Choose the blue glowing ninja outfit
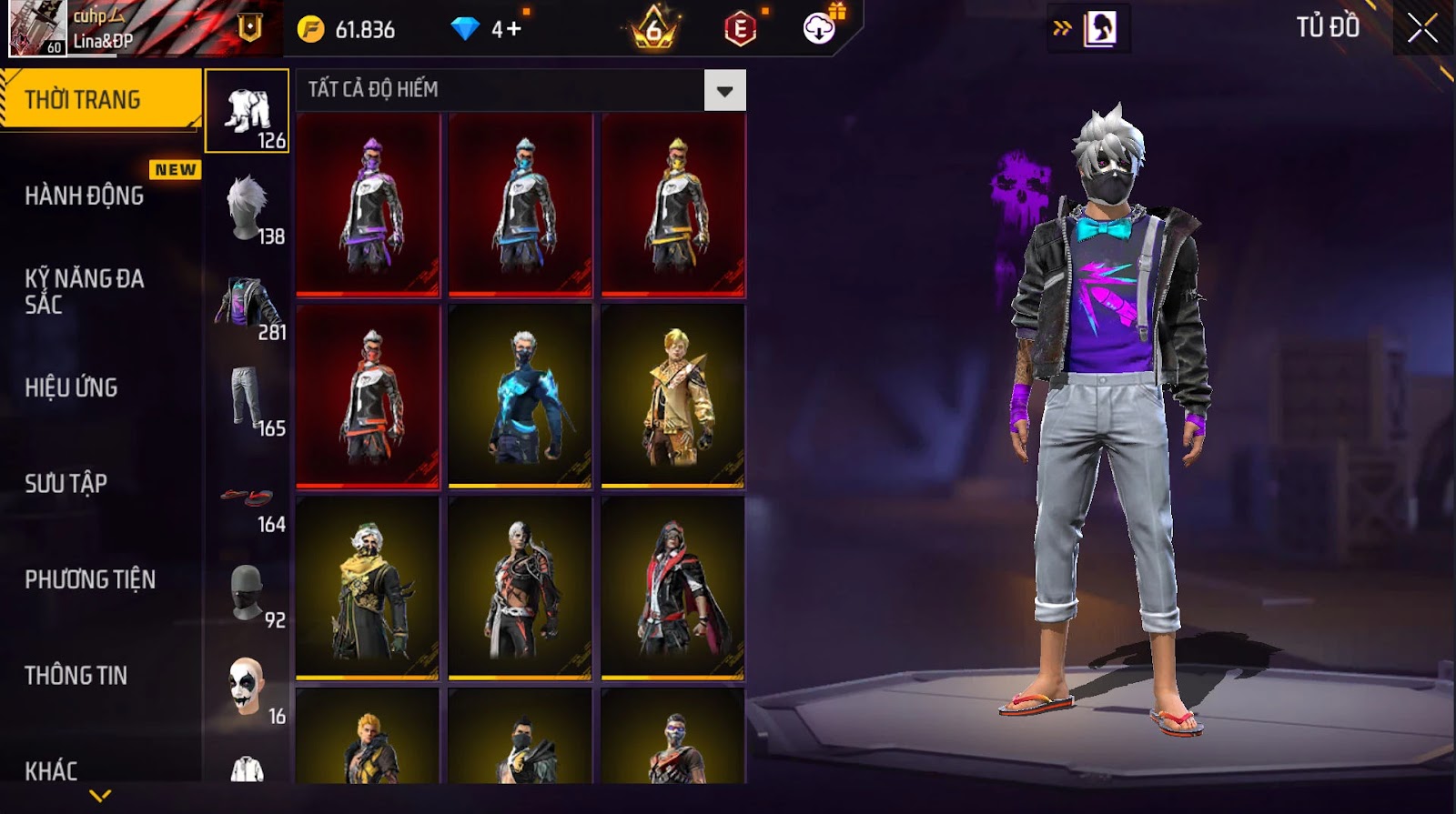Viewport: 1456px width, 814px height. pyautogui.click(x=521, y=397)
